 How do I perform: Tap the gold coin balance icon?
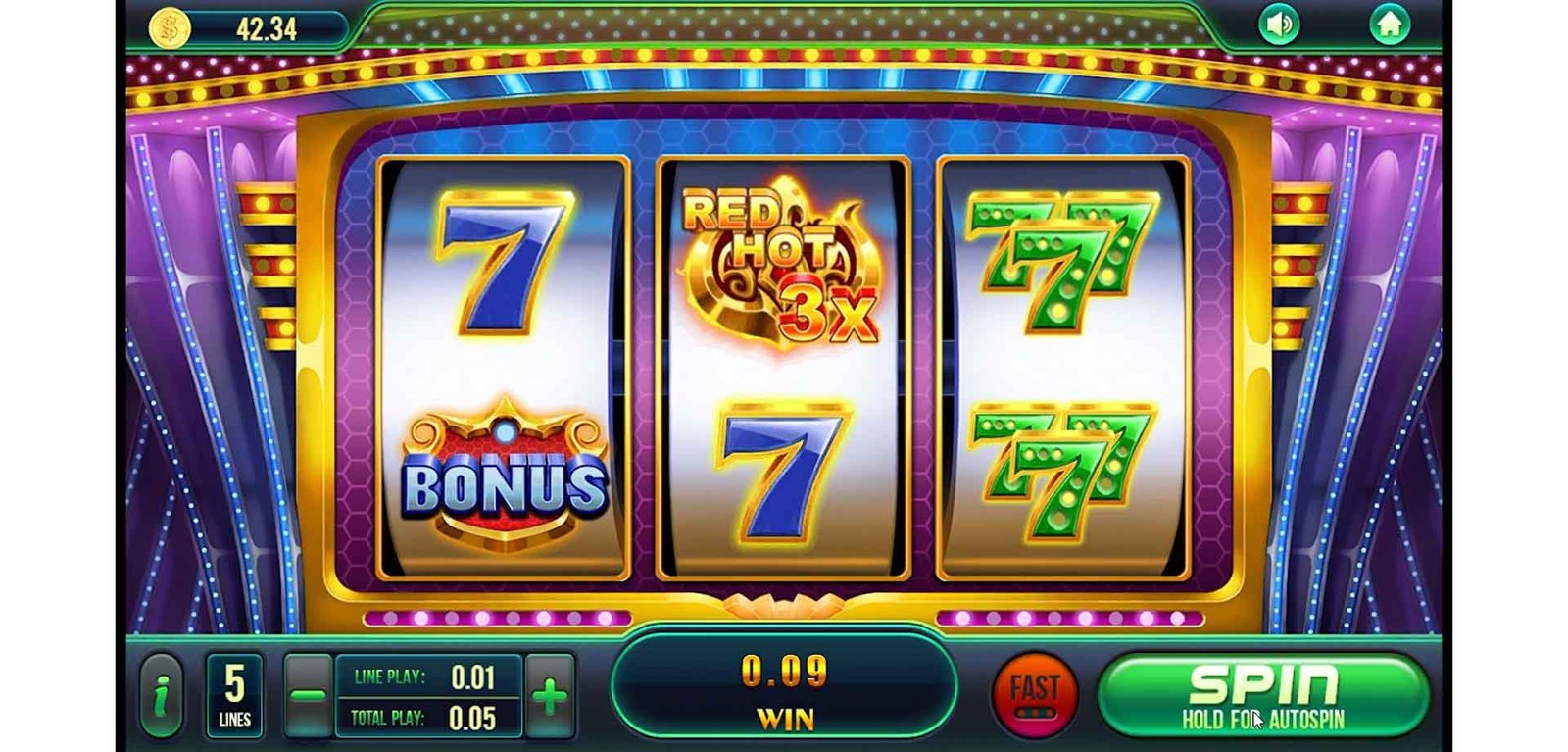click(x=169, y=27)
